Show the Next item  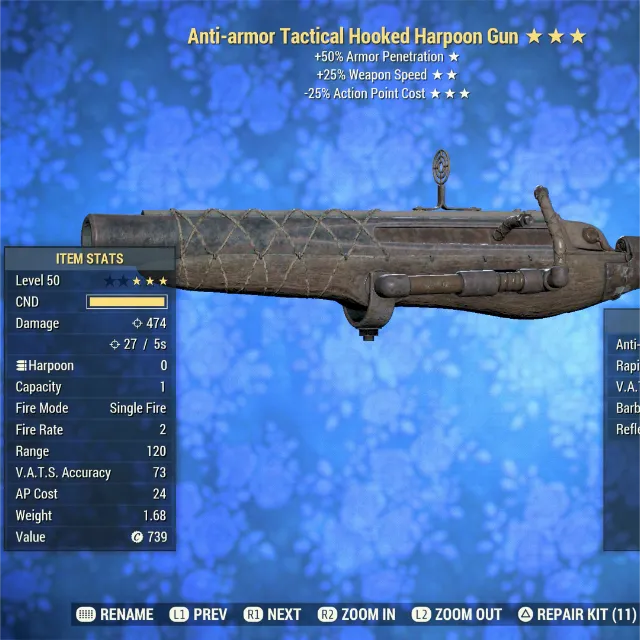(x=272, y=614)
